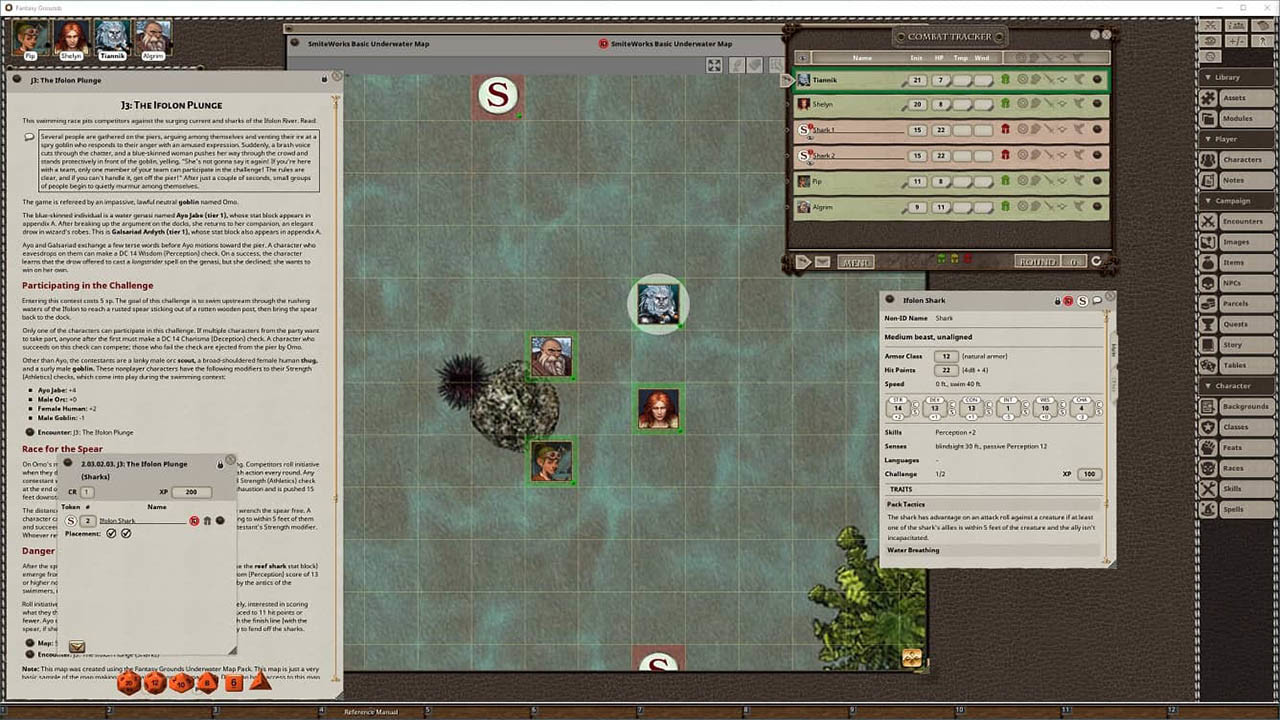
Task: Click the red delete icon beside Ifolon Shark token
Action: pyautogui.click(x=194, y=521)
